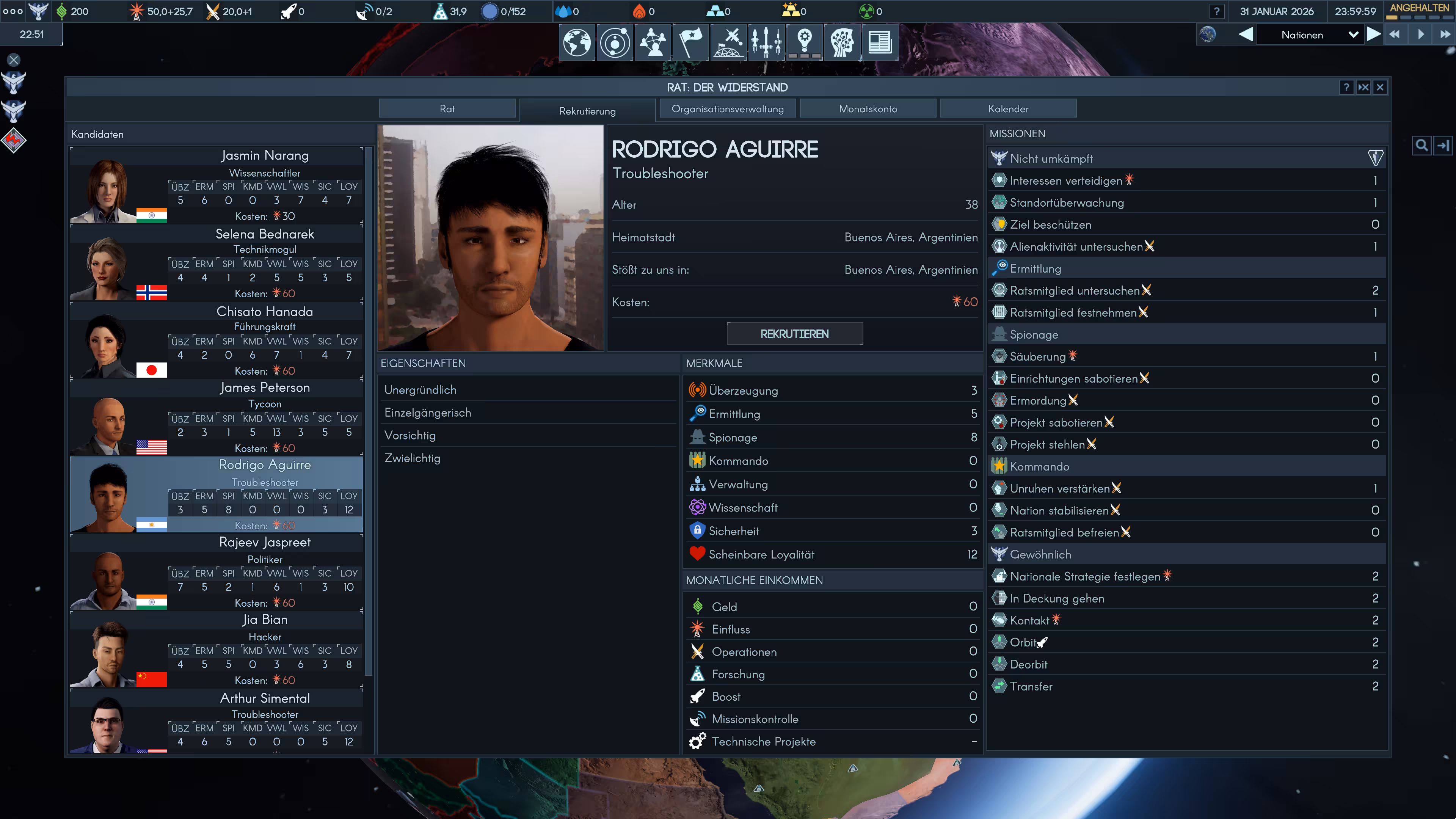The height and width of the screenshot is (819, 1456).
Task: Open the Kalender tab
Action: pos(1008,108)
